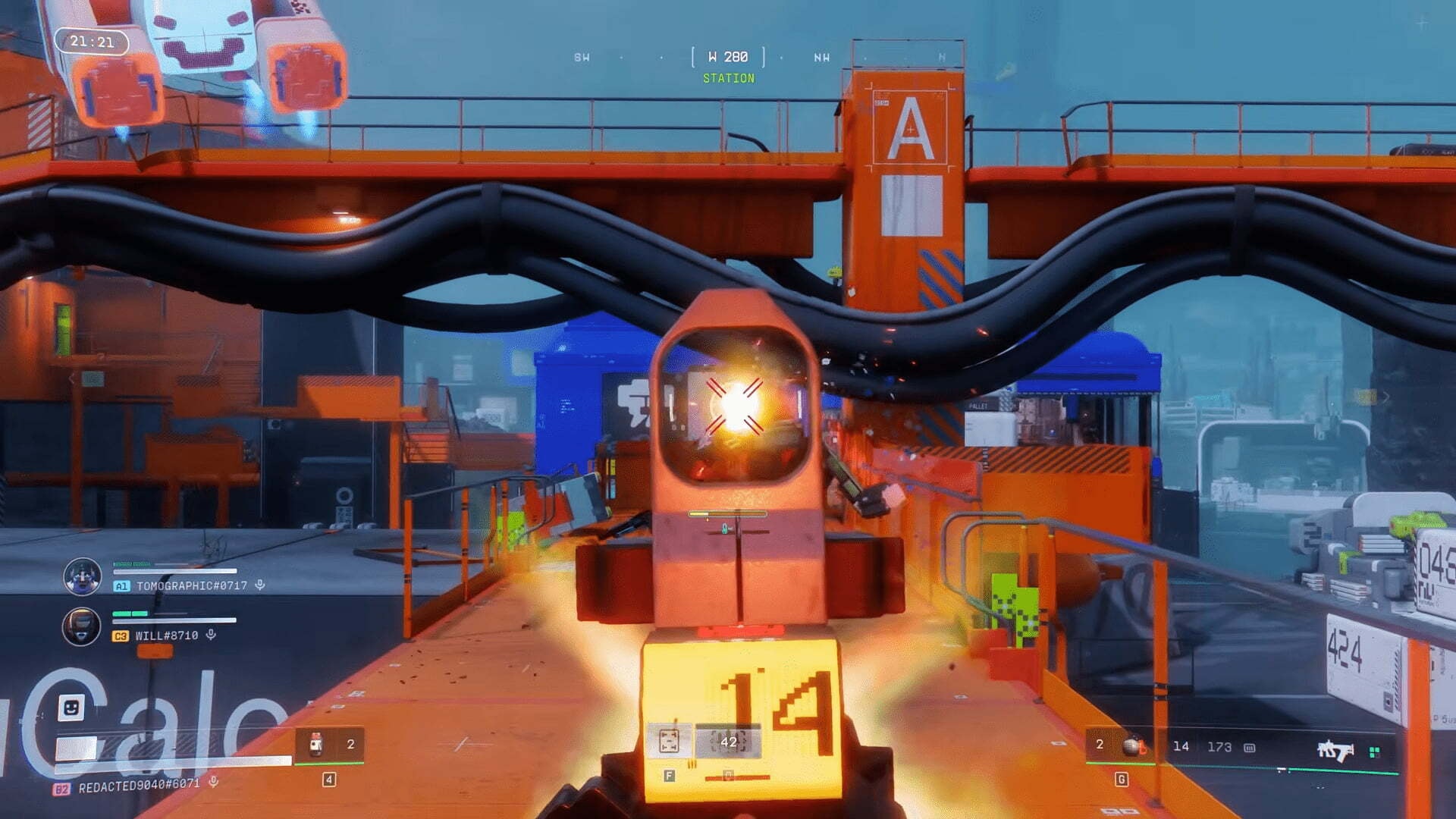1456x819 pixels.
Task: Toggle REDACTED9040#6071's microphone icon
Action: pyautogui.click(x=214, y=781)
